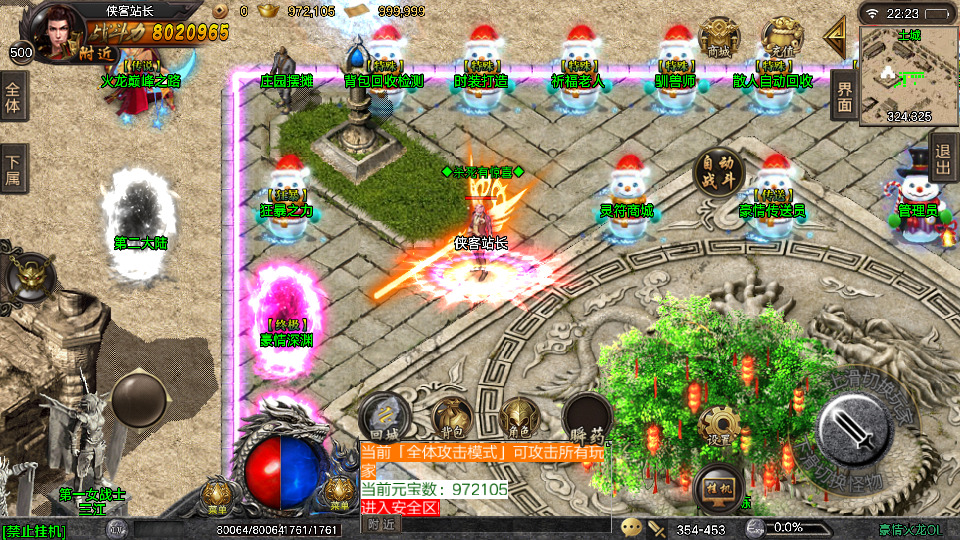Open the 商城 shop icon

pos(719,38)
